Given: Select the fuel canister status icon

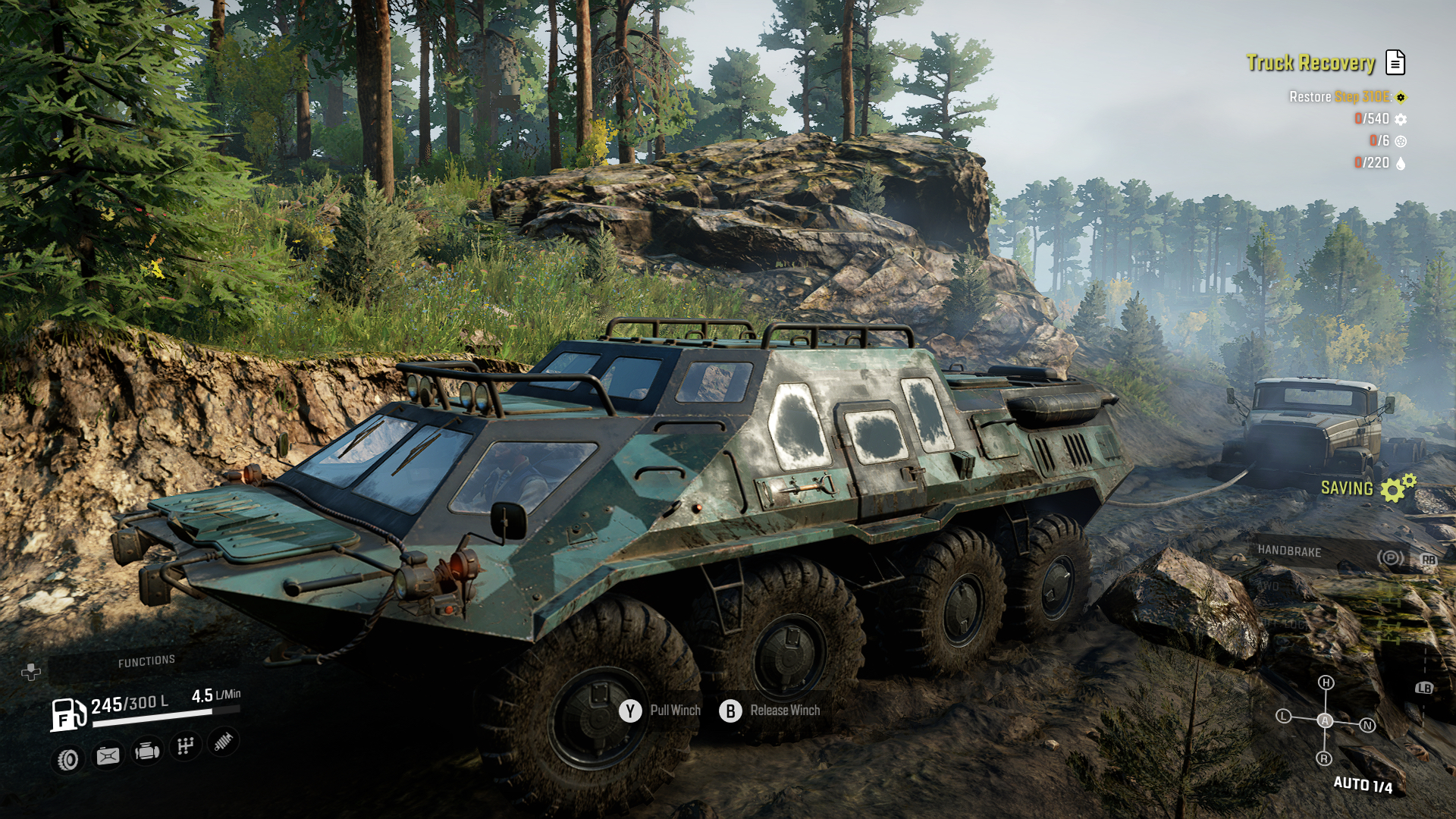Looking at the screenshot, I should coord(108,755).
